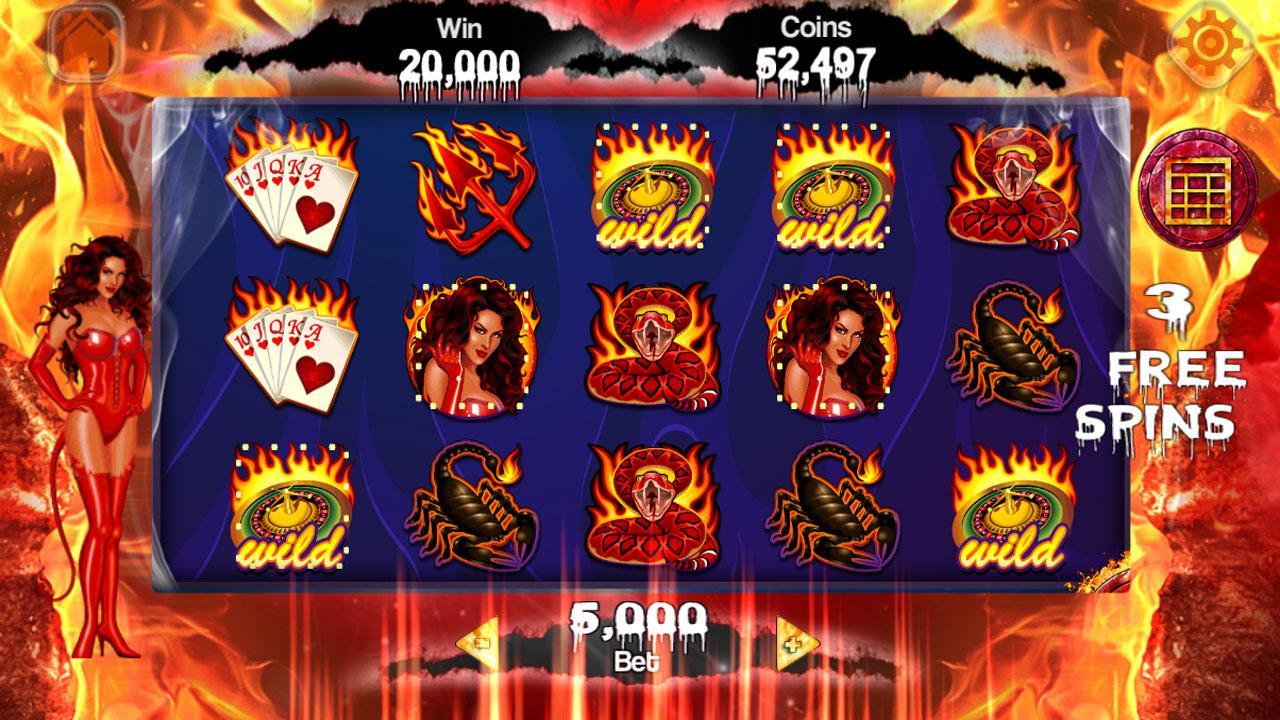Click the 3 FREE SPINS counter
Viewport: 1280px width, 720px height.
point(1175,360)
